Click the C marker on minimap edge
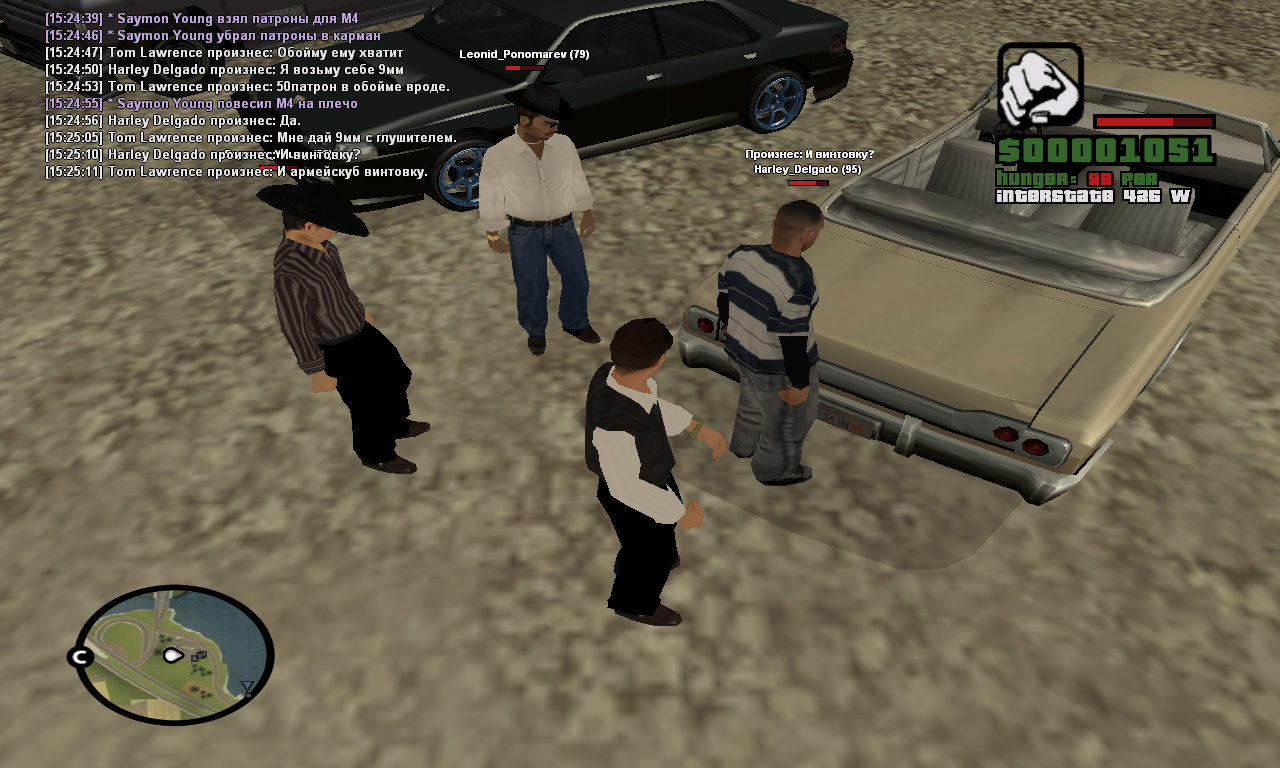The height and width of the screenshot is (768, 1280). pyautogui.click(x=79, y=657)
